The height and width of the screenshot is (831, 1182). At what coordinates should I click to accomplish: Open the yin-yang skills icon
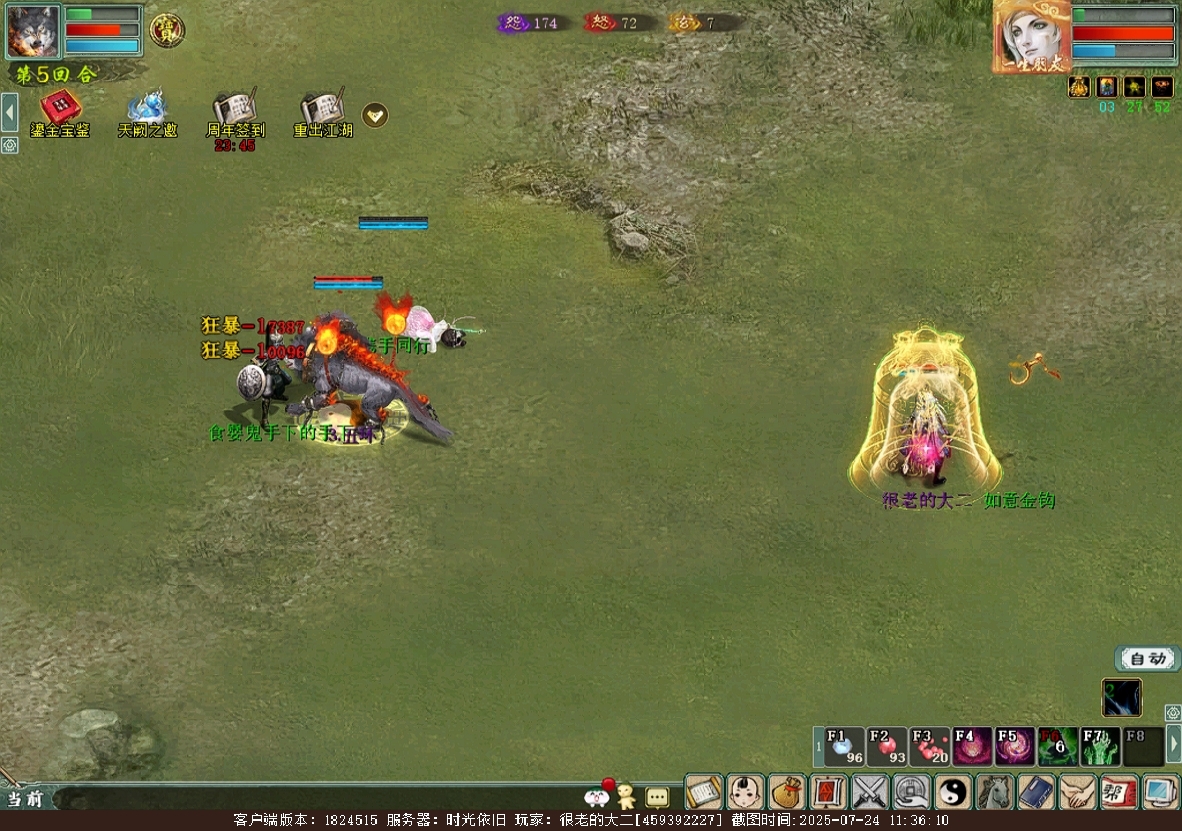tap(953, 793)
